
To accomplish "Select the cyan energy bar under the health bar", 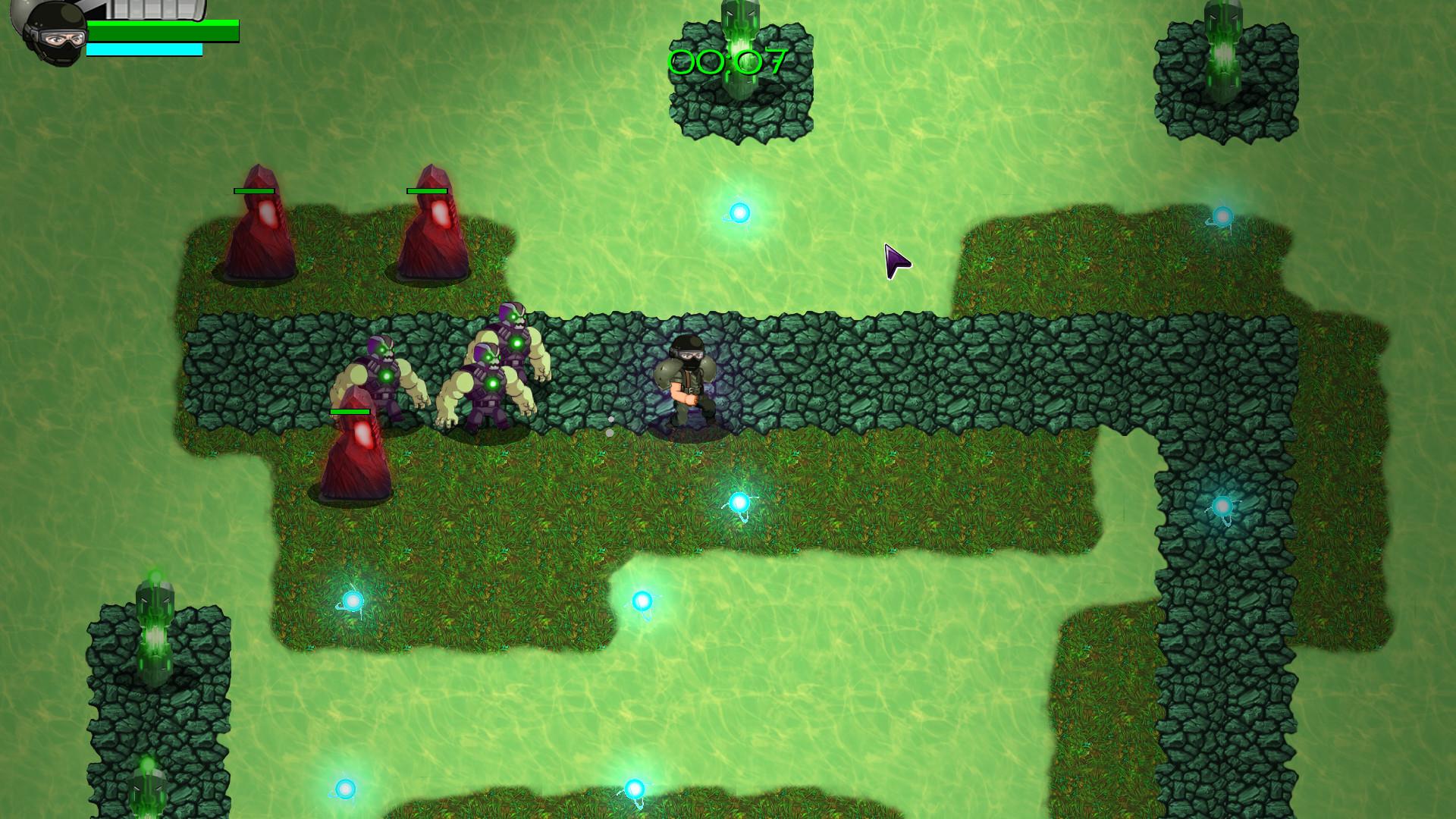I will click(x=144, y=48).
